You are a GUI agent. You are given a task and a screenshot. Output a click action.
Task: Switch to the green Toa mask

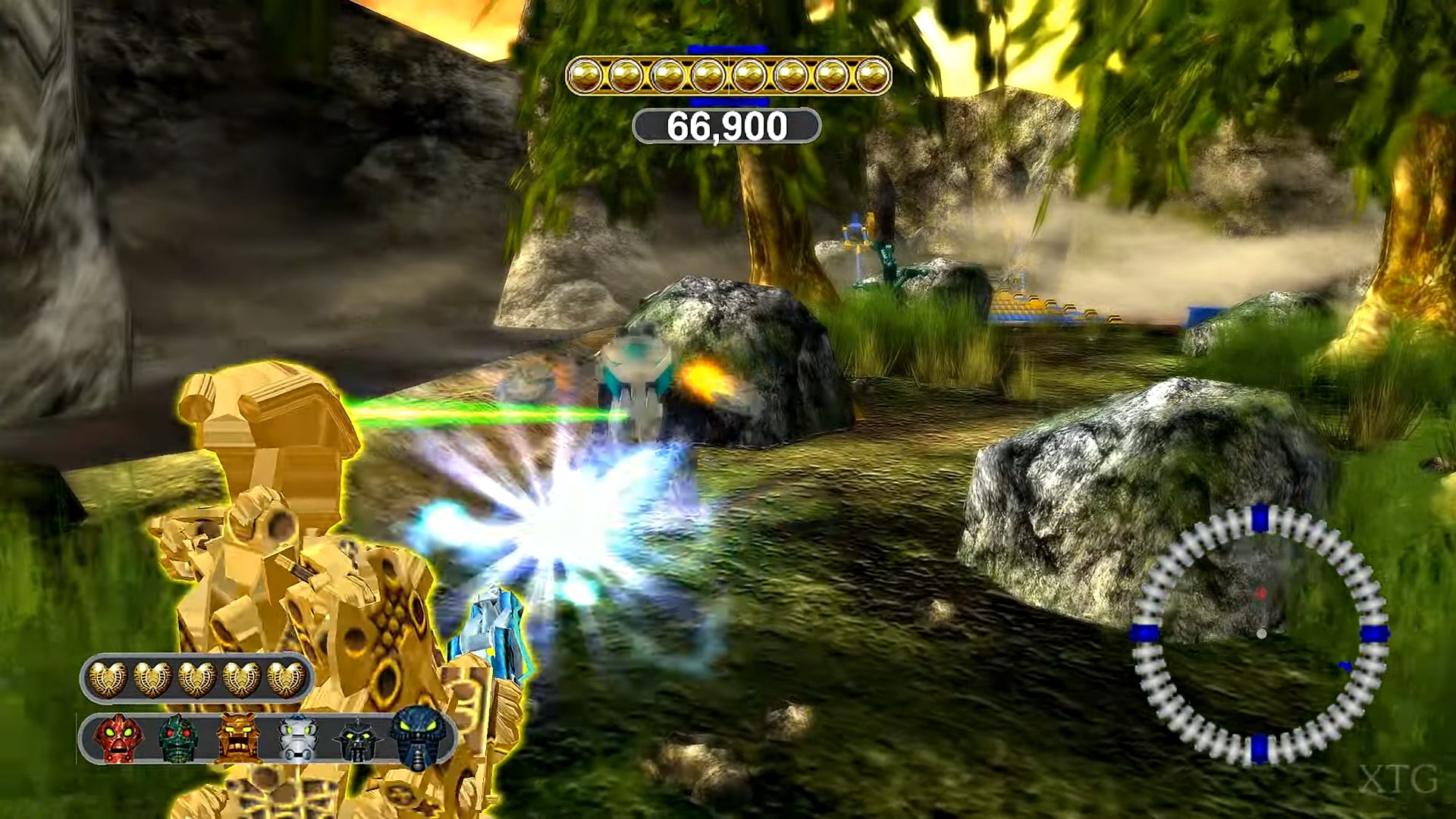pos(178,738)
